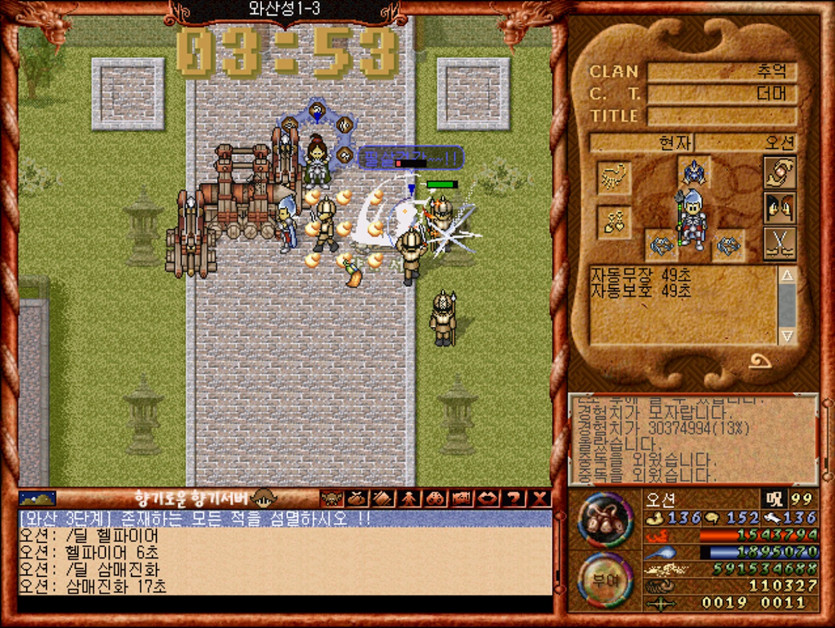835x628 pixels.
Task: Click the crossed swords button
Action: pos(779,243)
